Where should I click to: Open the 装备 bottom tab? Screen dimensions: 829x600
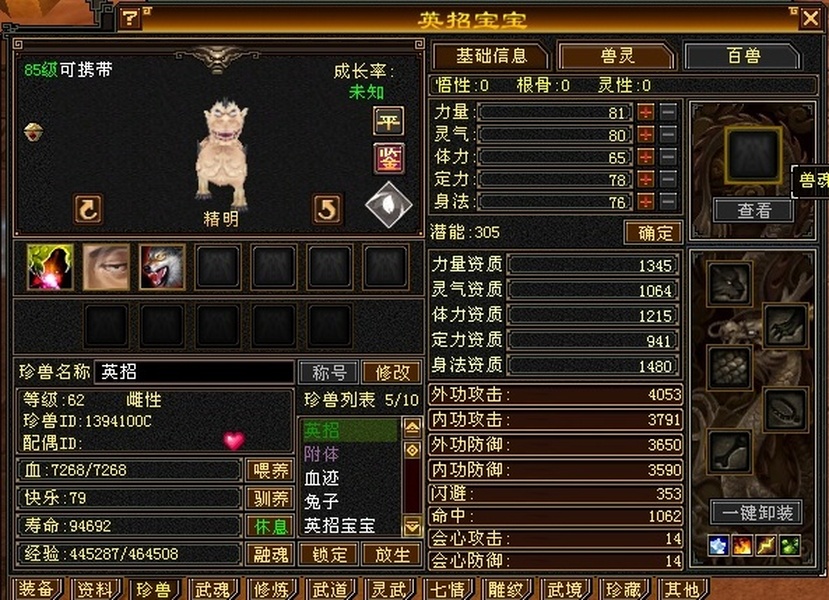click(36, 590)
